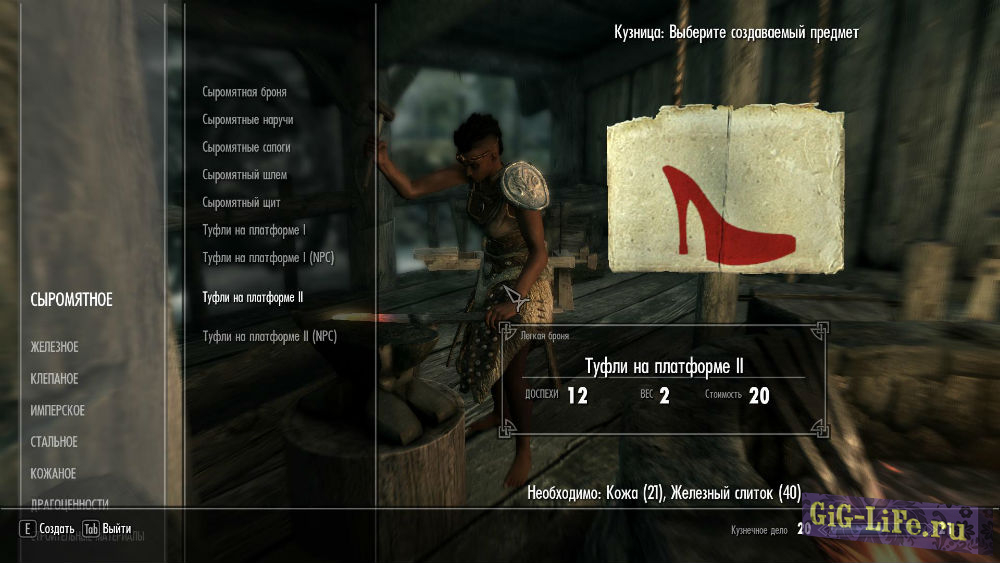Choose Сыромятные наручи from the list
Image resolution: width=1000 pixels, height=563 pixels.
[247, 120]
